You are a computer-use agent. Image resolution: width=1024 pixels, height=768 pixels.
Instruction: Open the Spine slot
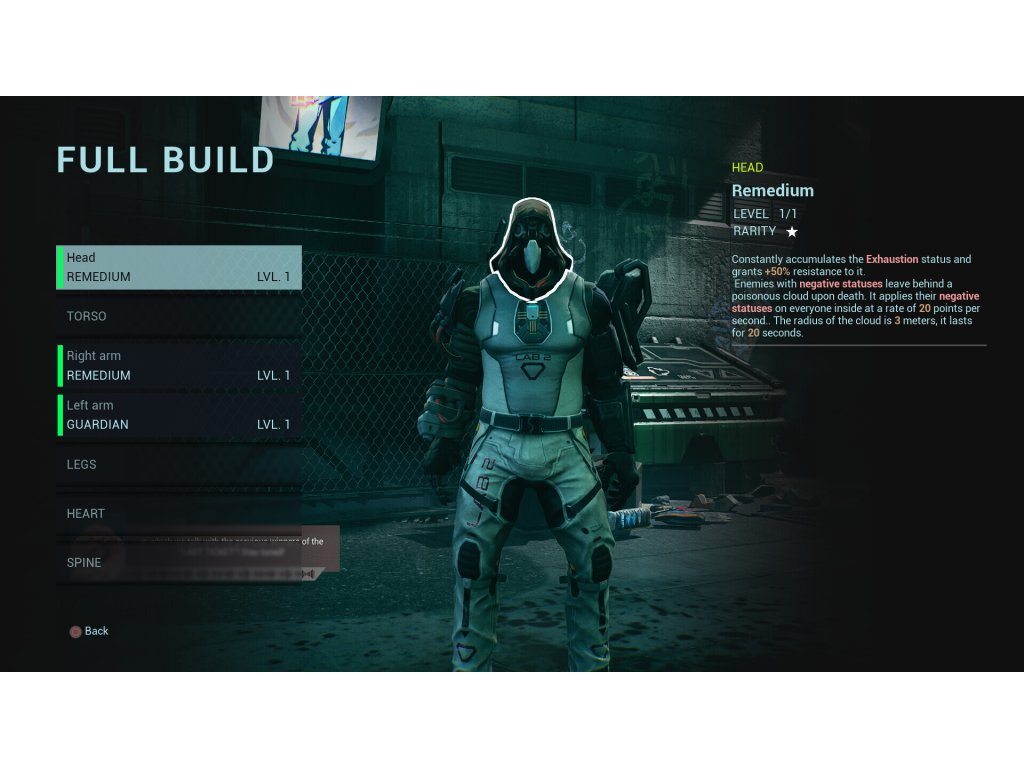(x=179, y=562)
